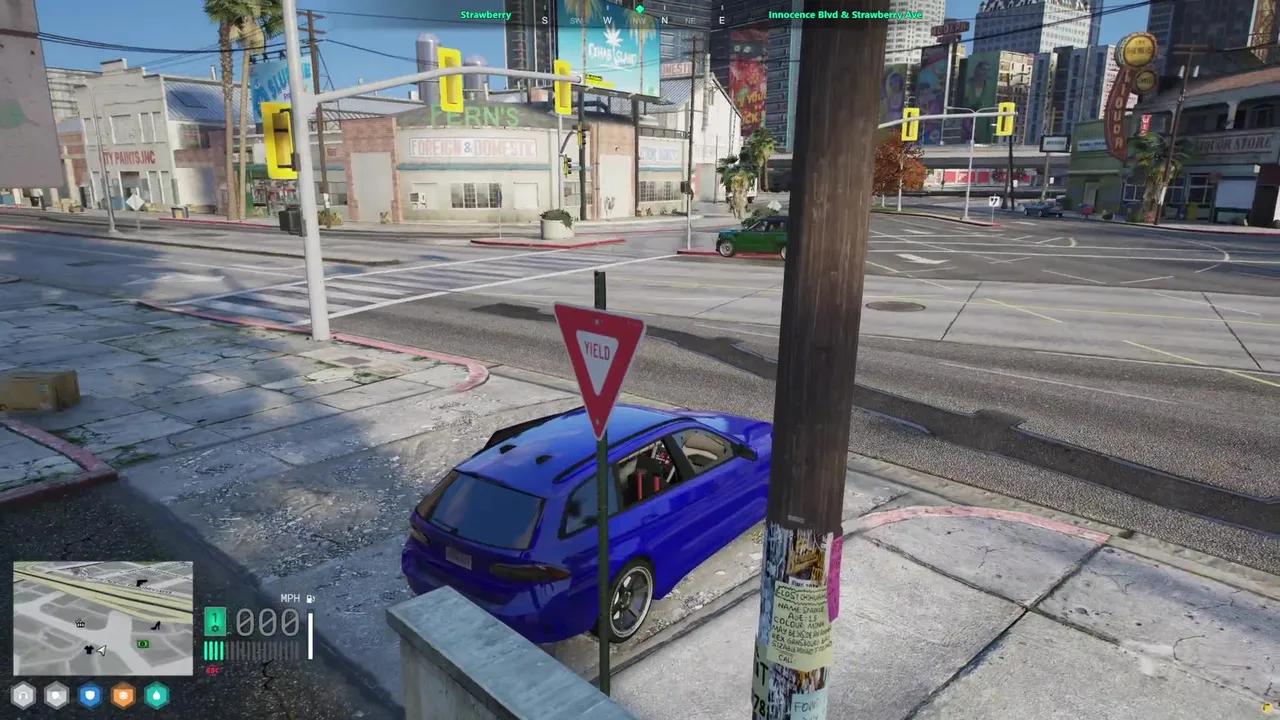This screenshot has height=720, width=1280.
Task: Select the teal water drop thirst icon
Action: point(156,695)
